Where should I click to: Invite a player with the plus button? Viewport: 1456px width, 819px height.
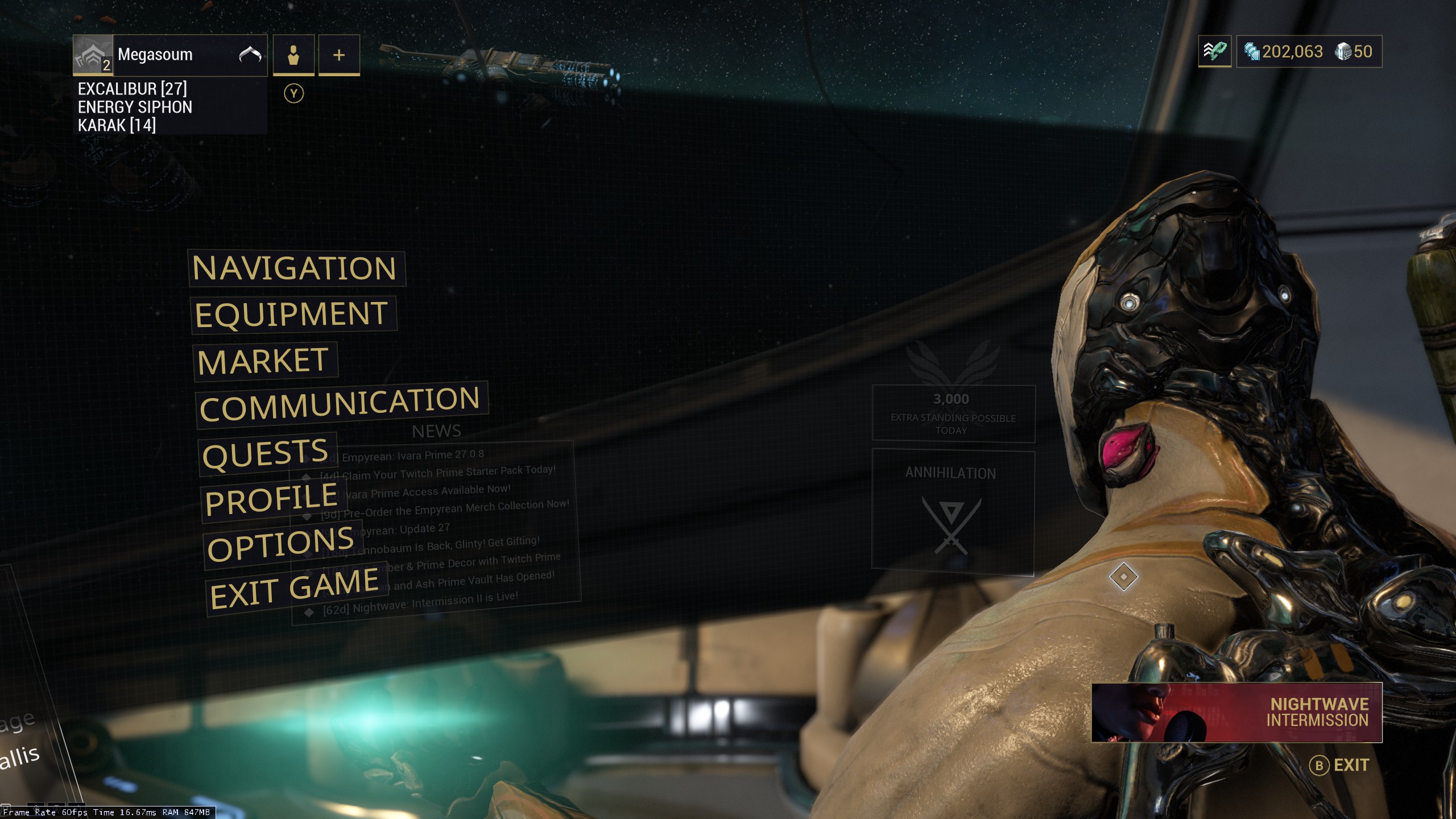339,55
